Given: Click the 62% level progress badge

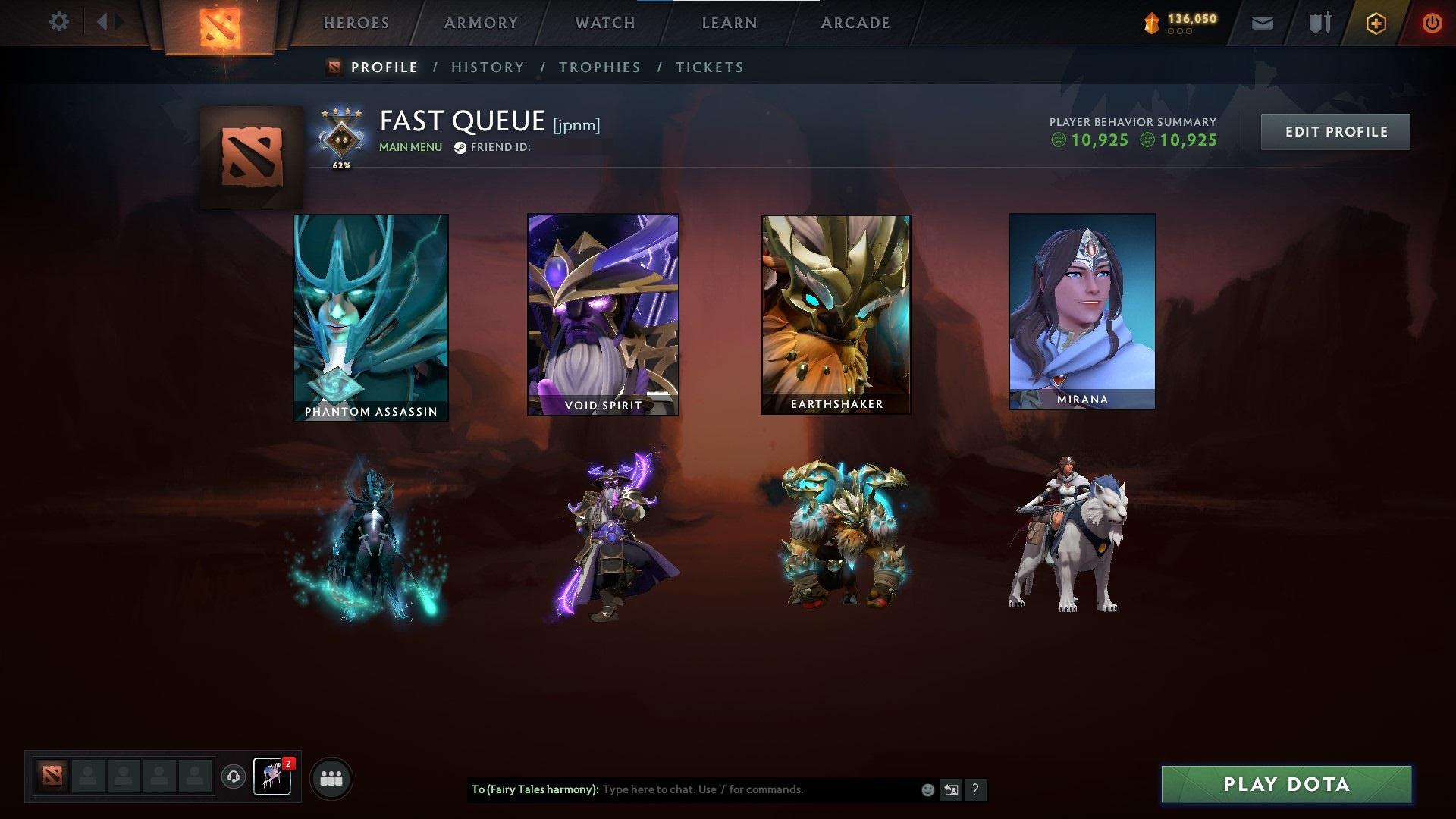Looking at the screenshot, I should pos(340,140).
